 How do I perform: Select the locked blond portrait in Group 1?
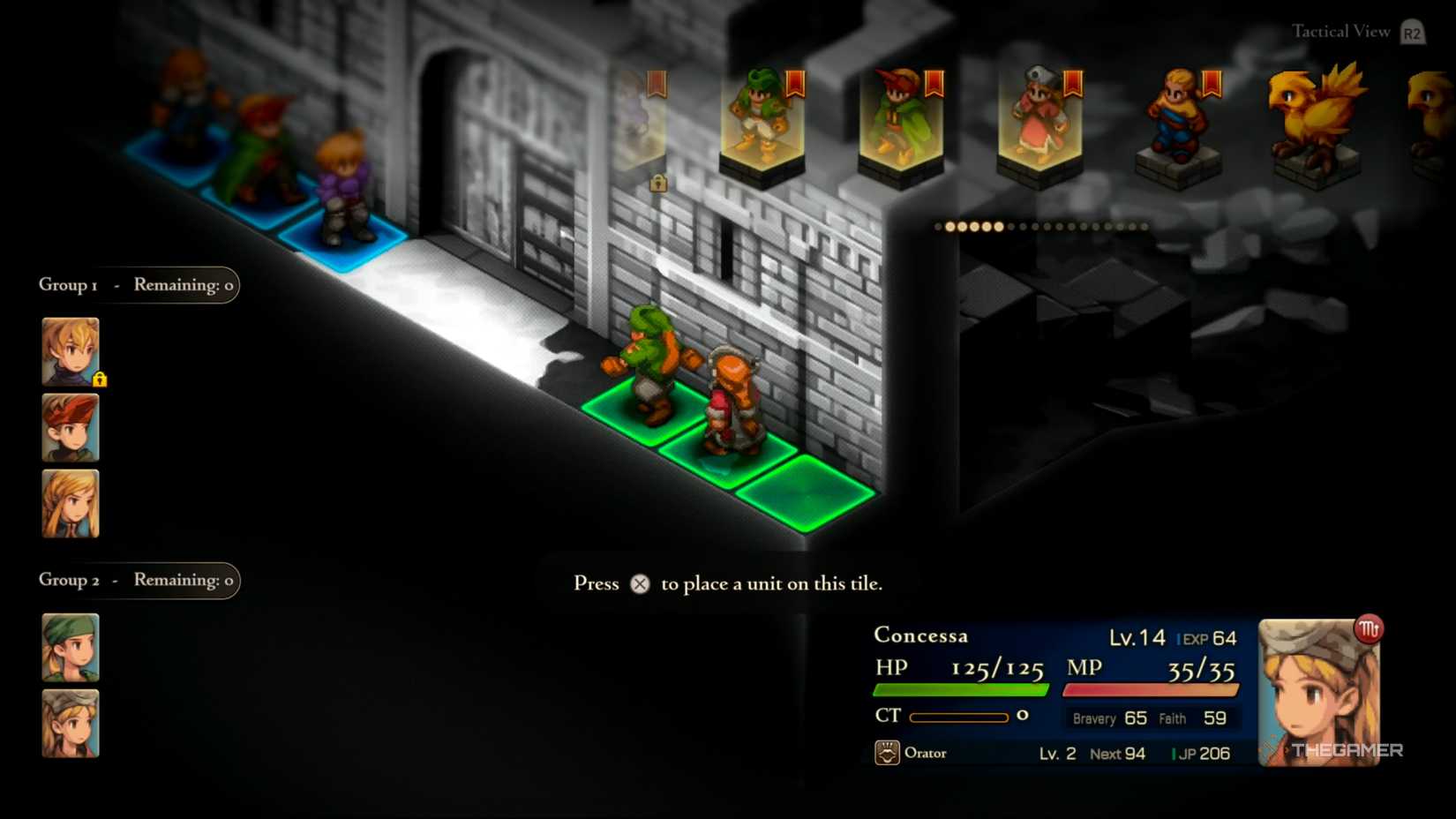click(71, 351)
